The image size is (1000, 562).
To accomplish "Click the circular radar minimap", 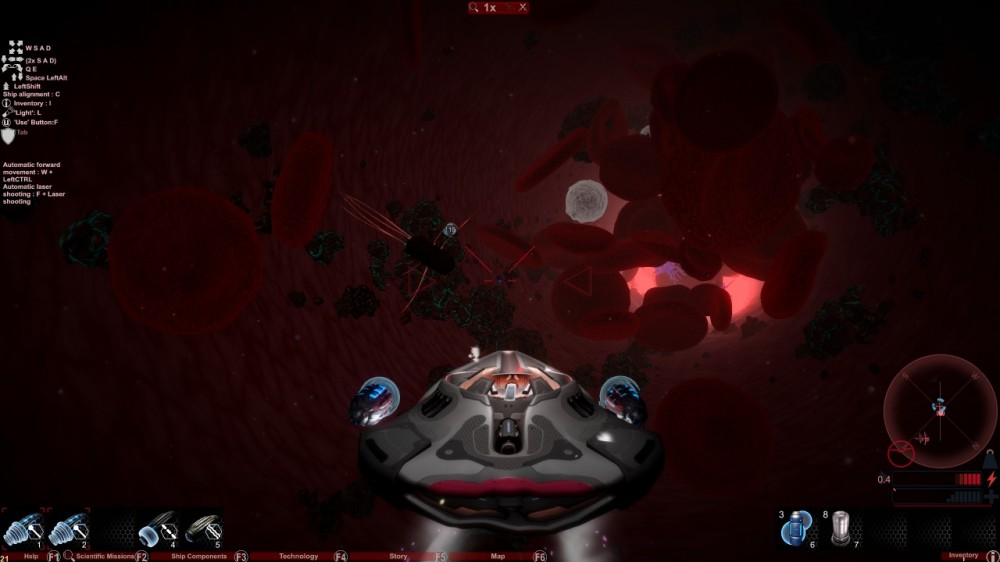I will 940,410.
